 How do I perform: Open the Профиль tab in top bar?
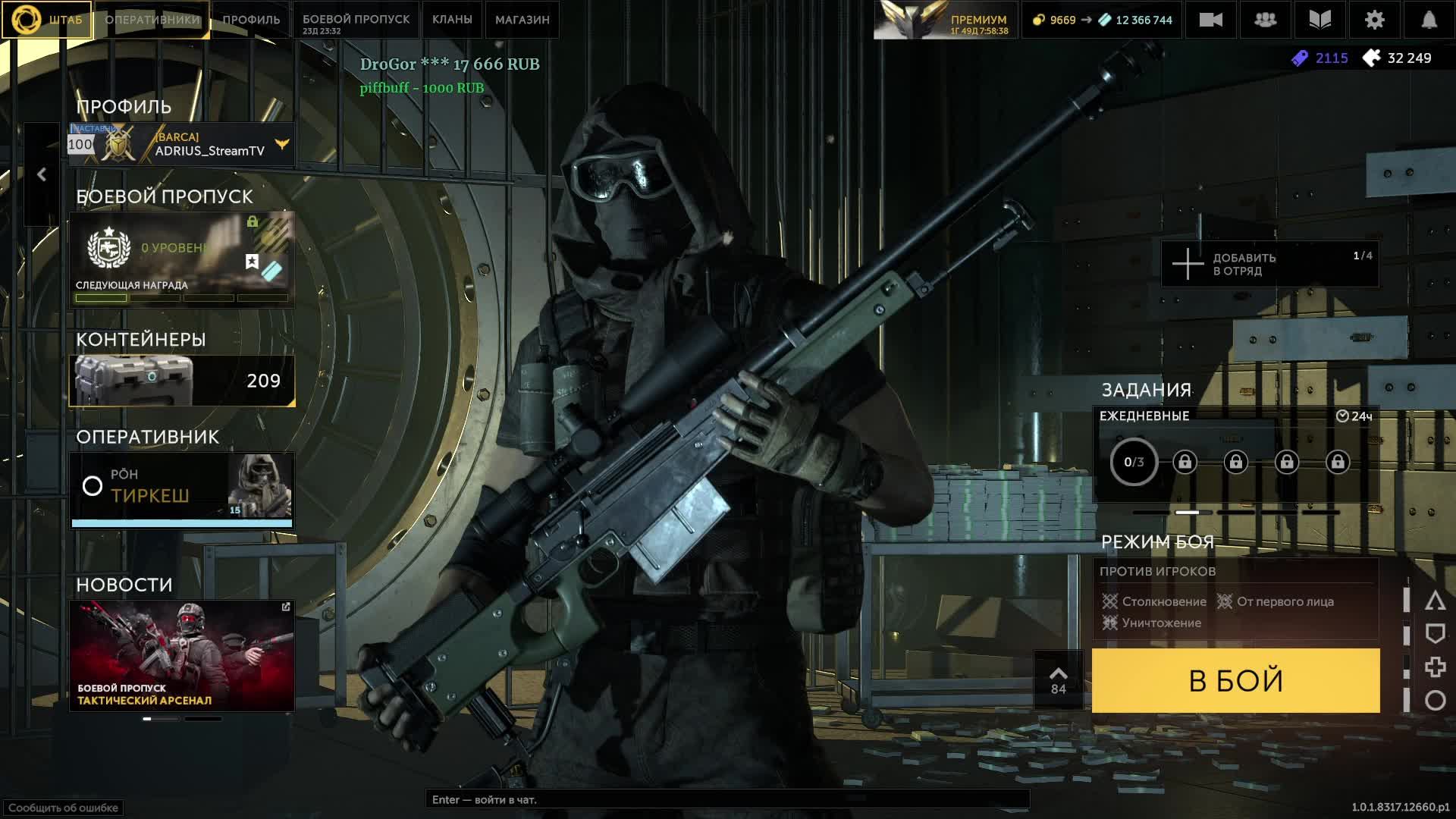251,20
